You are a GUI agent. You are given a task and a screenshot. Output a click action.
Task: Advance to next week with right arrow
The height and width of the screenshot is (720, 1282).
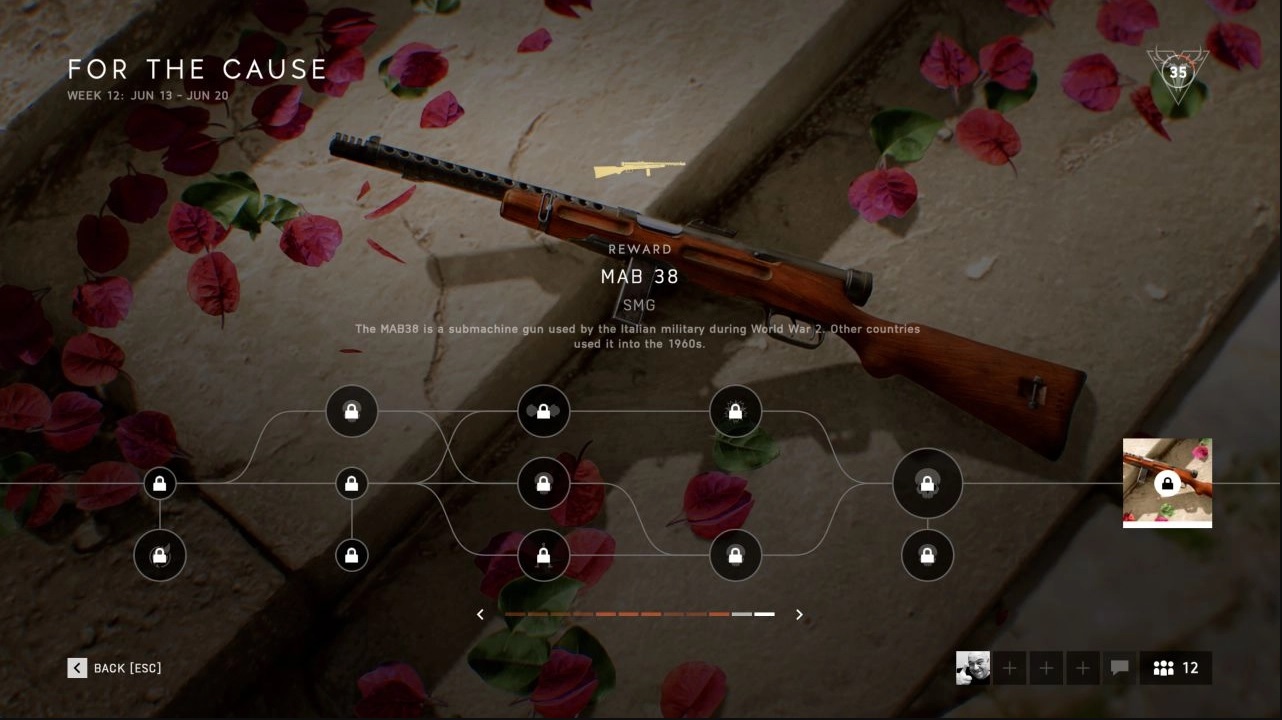(x=799, y=614)
